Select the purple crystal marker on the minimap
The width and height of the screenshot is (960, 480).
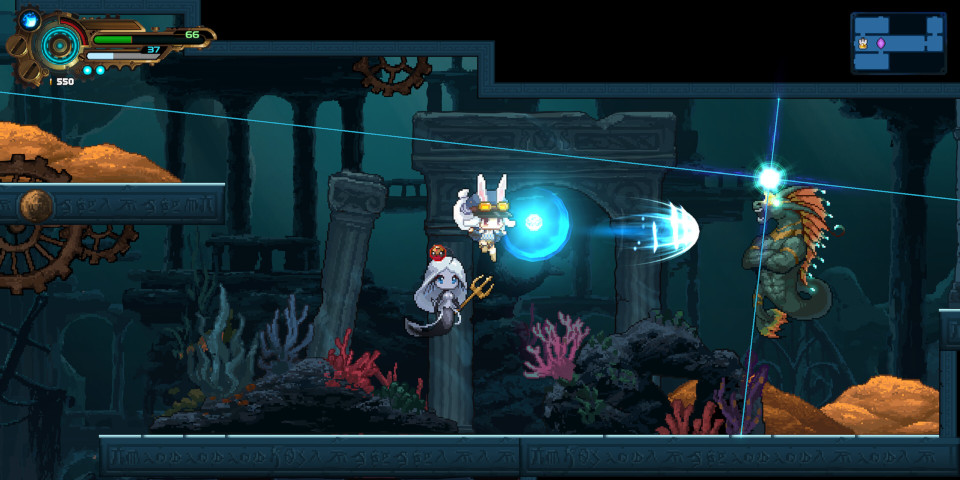(x=881, y=43)
